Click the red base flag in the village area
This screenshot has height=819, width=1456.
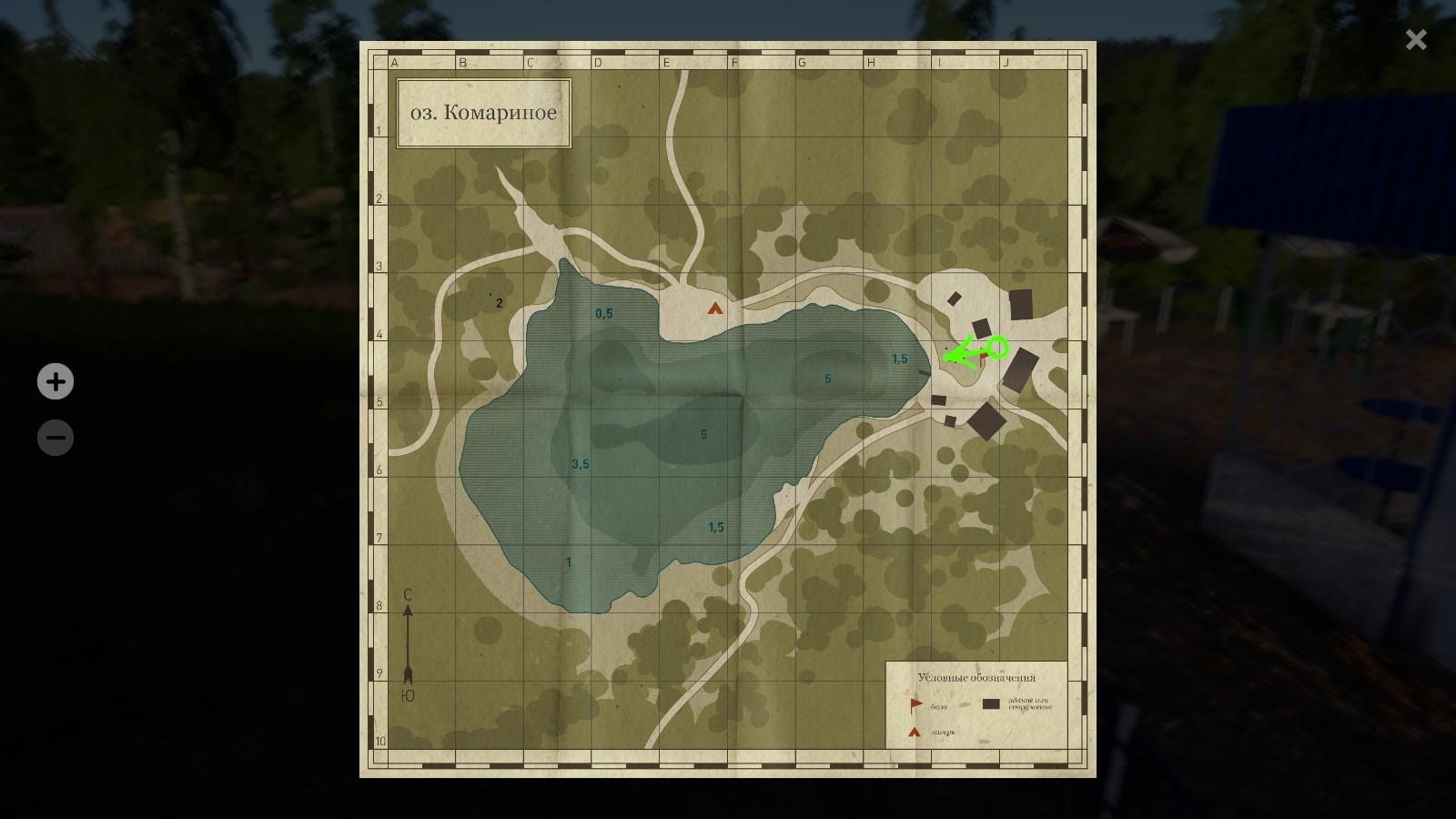coord(984,357)
